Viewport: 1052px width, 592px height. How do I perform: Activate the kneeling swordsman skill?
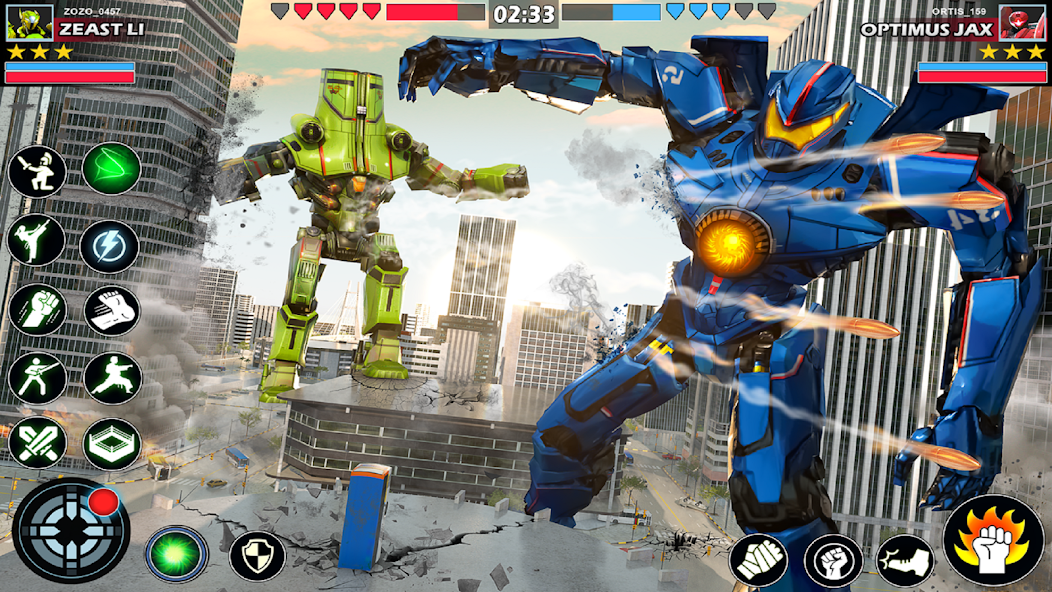click(x=37, y=172)
